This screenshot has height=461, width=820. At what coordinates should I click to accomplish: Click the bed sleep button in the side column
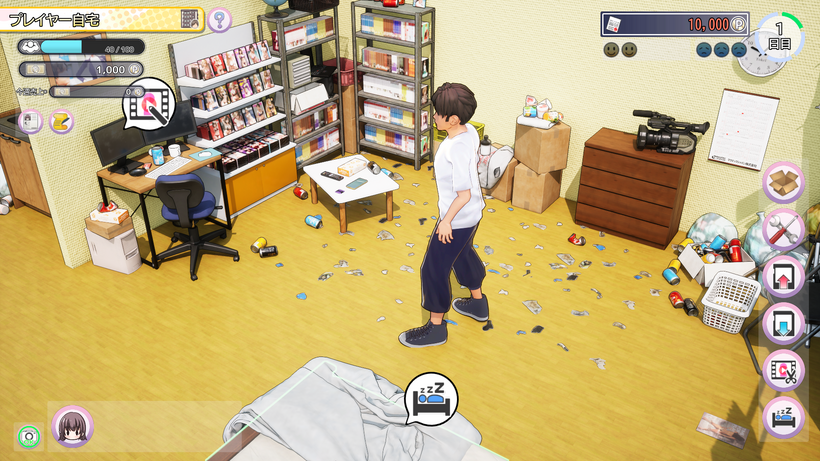pos(783,416)
